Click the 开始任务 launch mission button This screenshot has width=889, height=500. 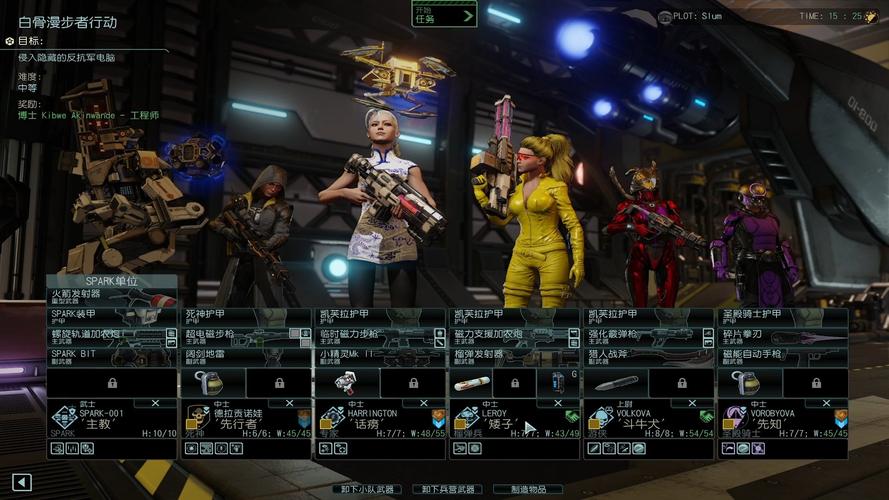[x=444, y=14]
